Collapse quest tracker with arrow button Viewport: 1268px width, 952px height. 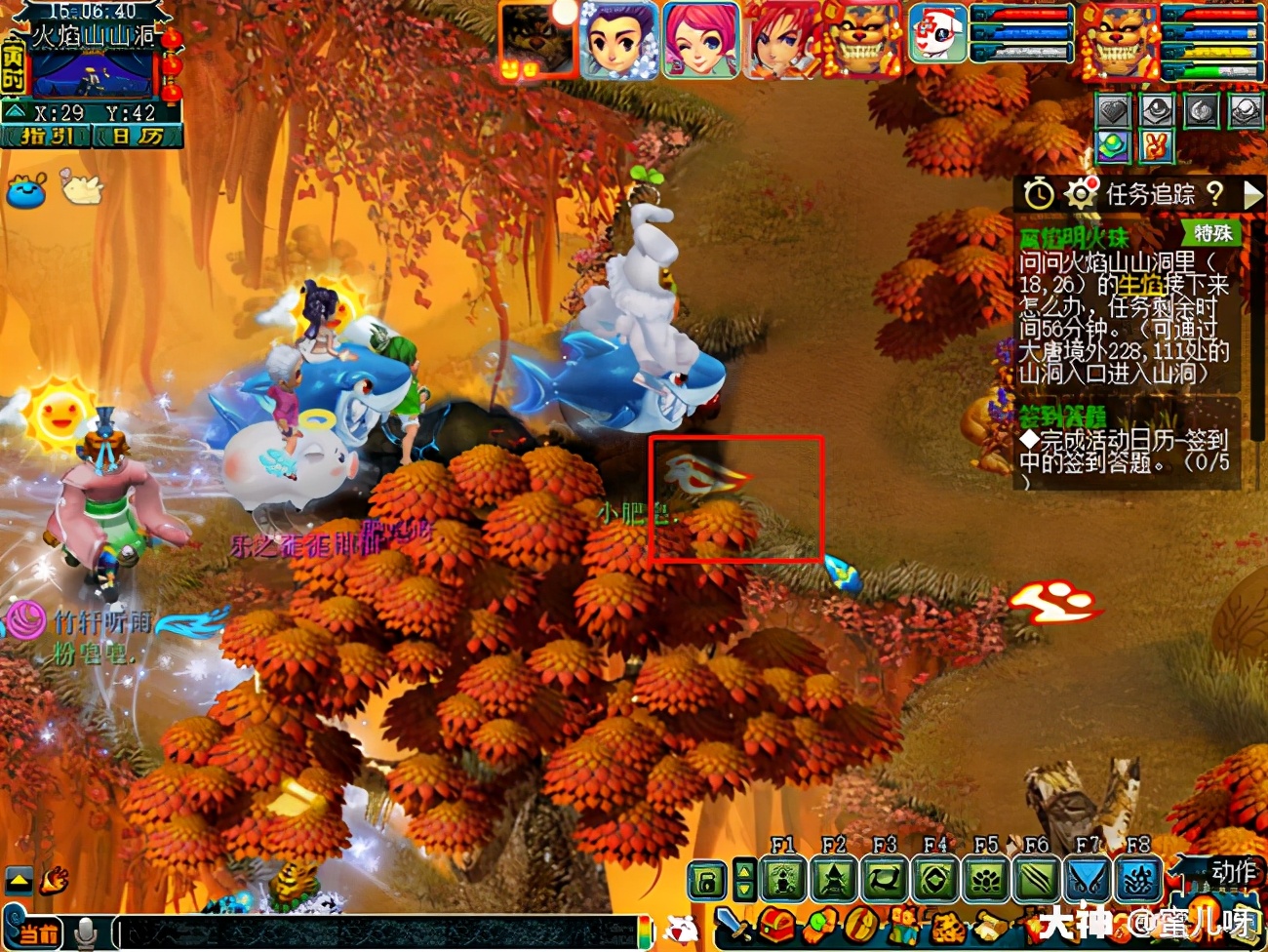coord(1252,194)
